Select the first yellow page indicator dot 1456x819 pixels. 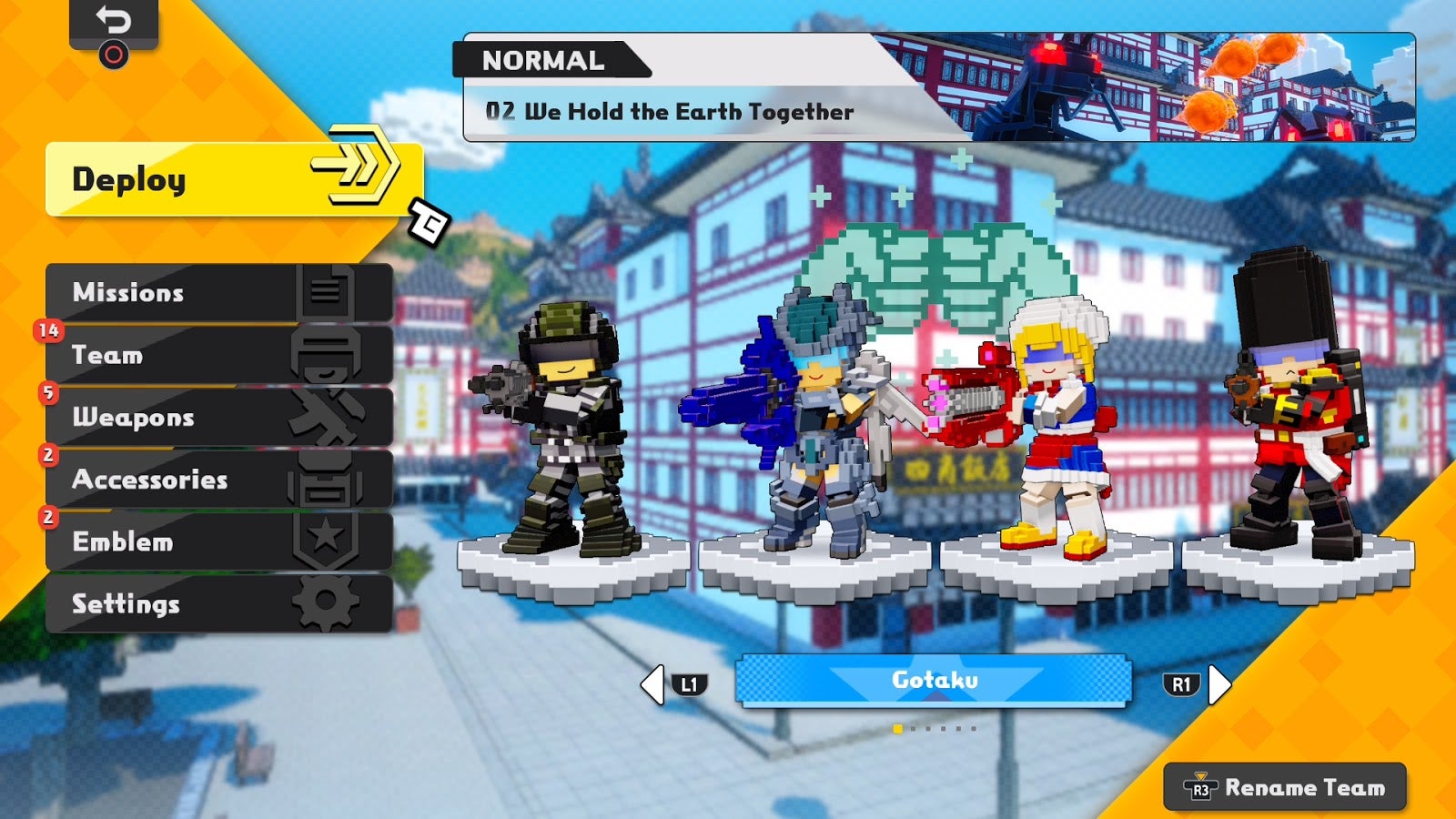tap(895, 728)
